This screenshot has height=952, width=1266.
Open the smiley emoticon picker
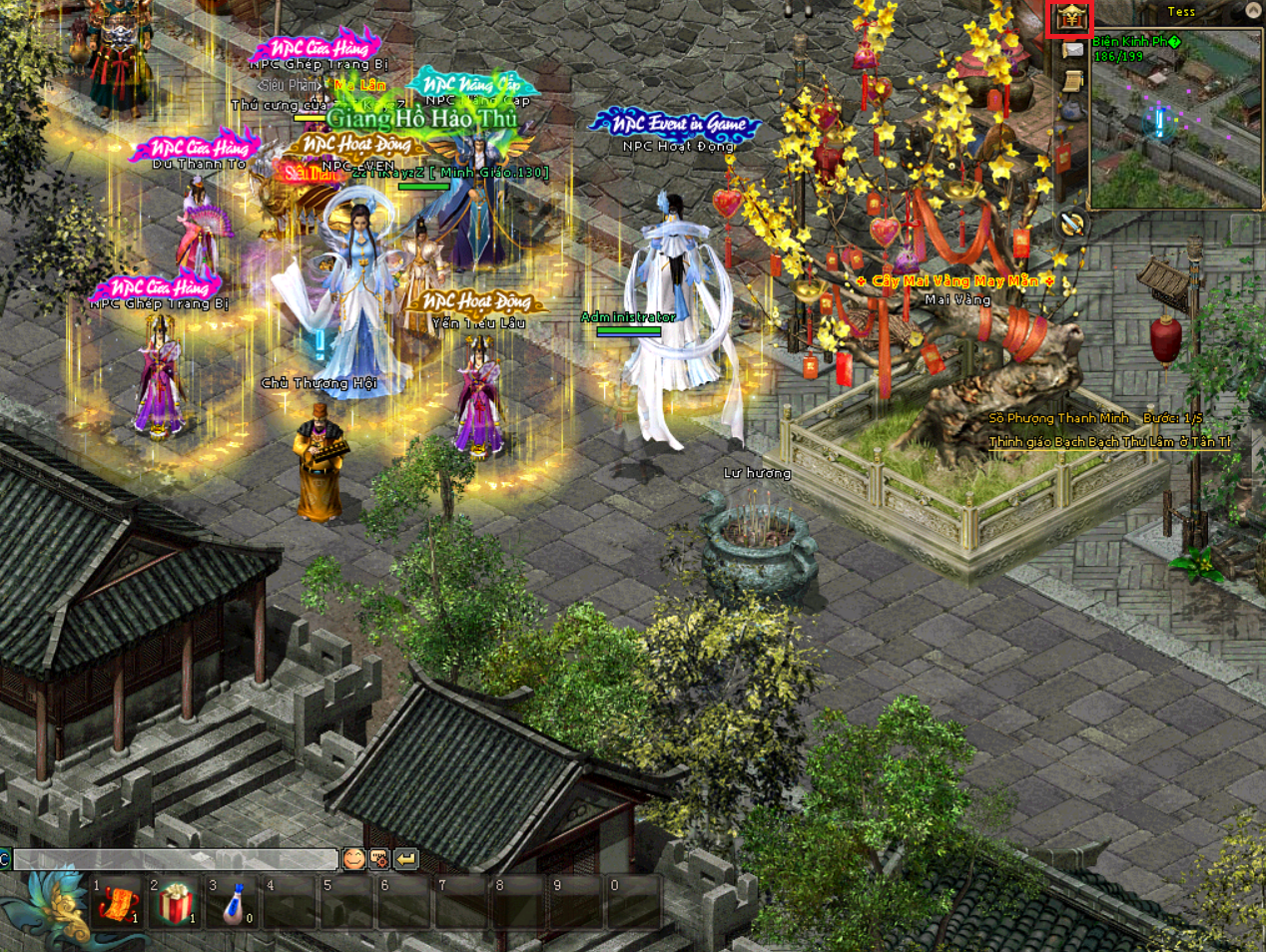[x=353, y=858]
